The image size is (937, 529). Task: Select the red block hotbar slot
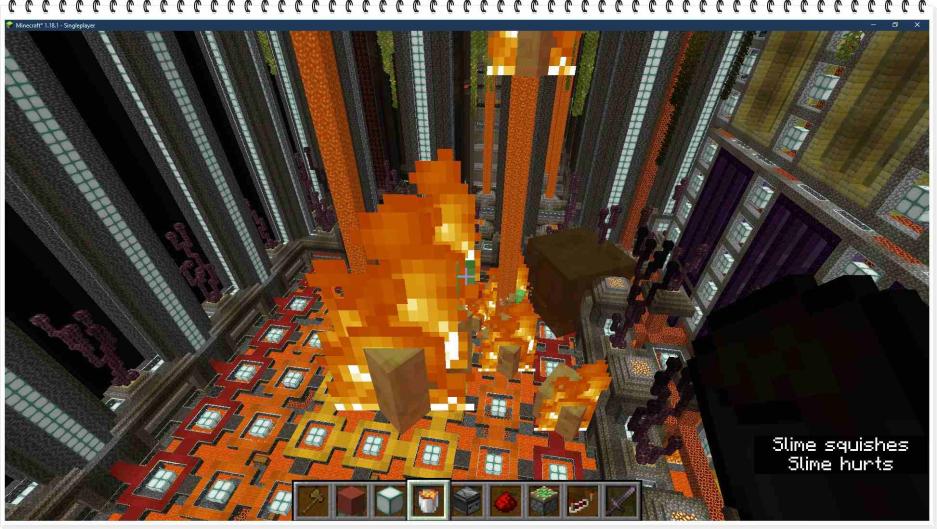pyautogui.click(x=351, y=500)
